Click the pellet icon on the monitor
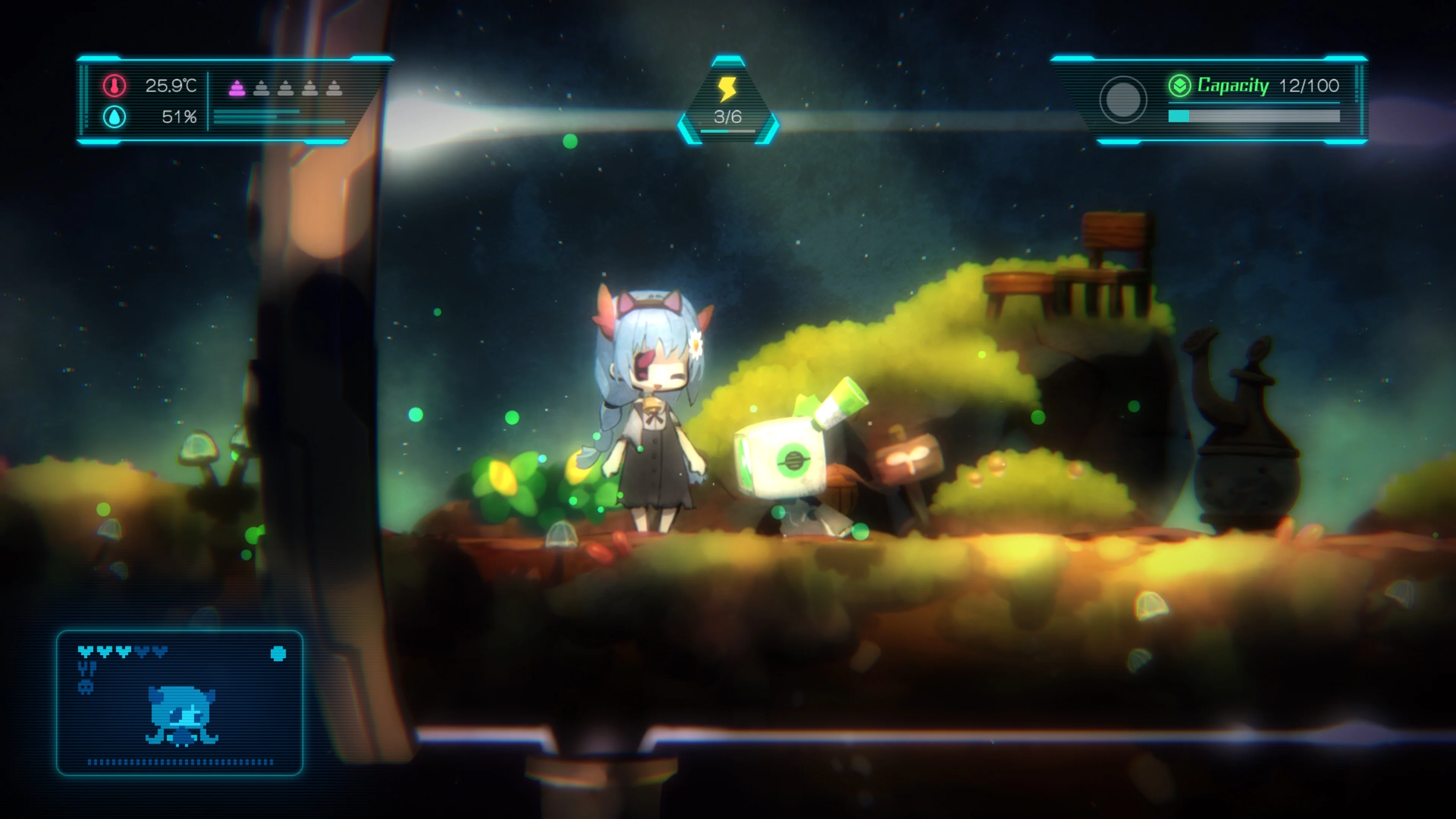 tap(278, 654)
